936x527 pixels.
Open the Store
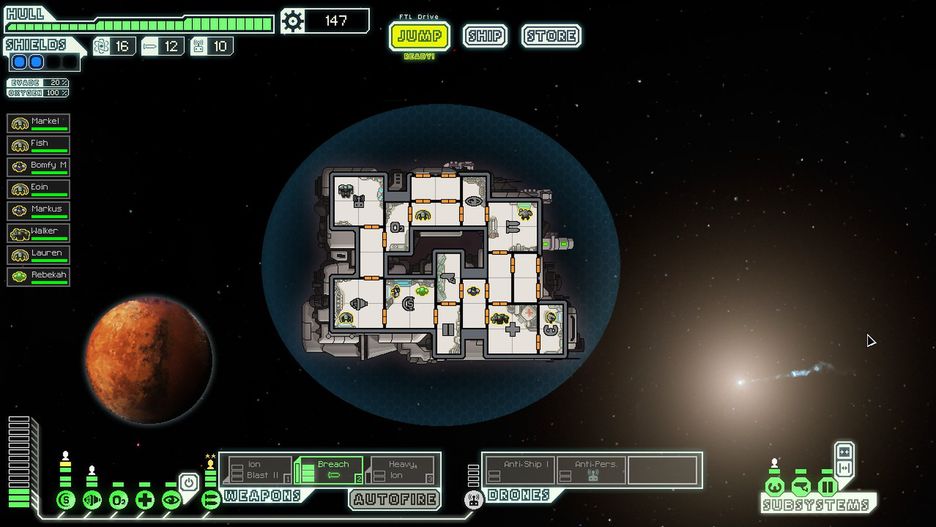click(x=551, y=37)
